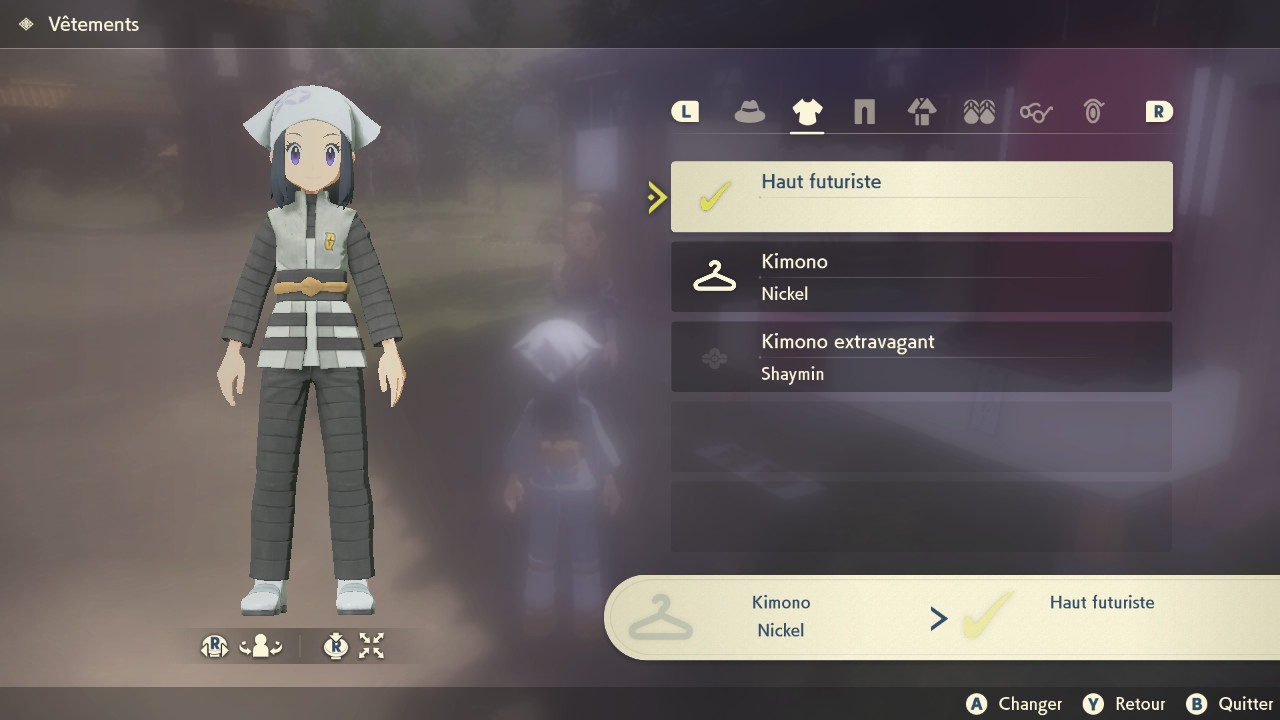Choose the Kimono Nickel entry

pos(921,277)
